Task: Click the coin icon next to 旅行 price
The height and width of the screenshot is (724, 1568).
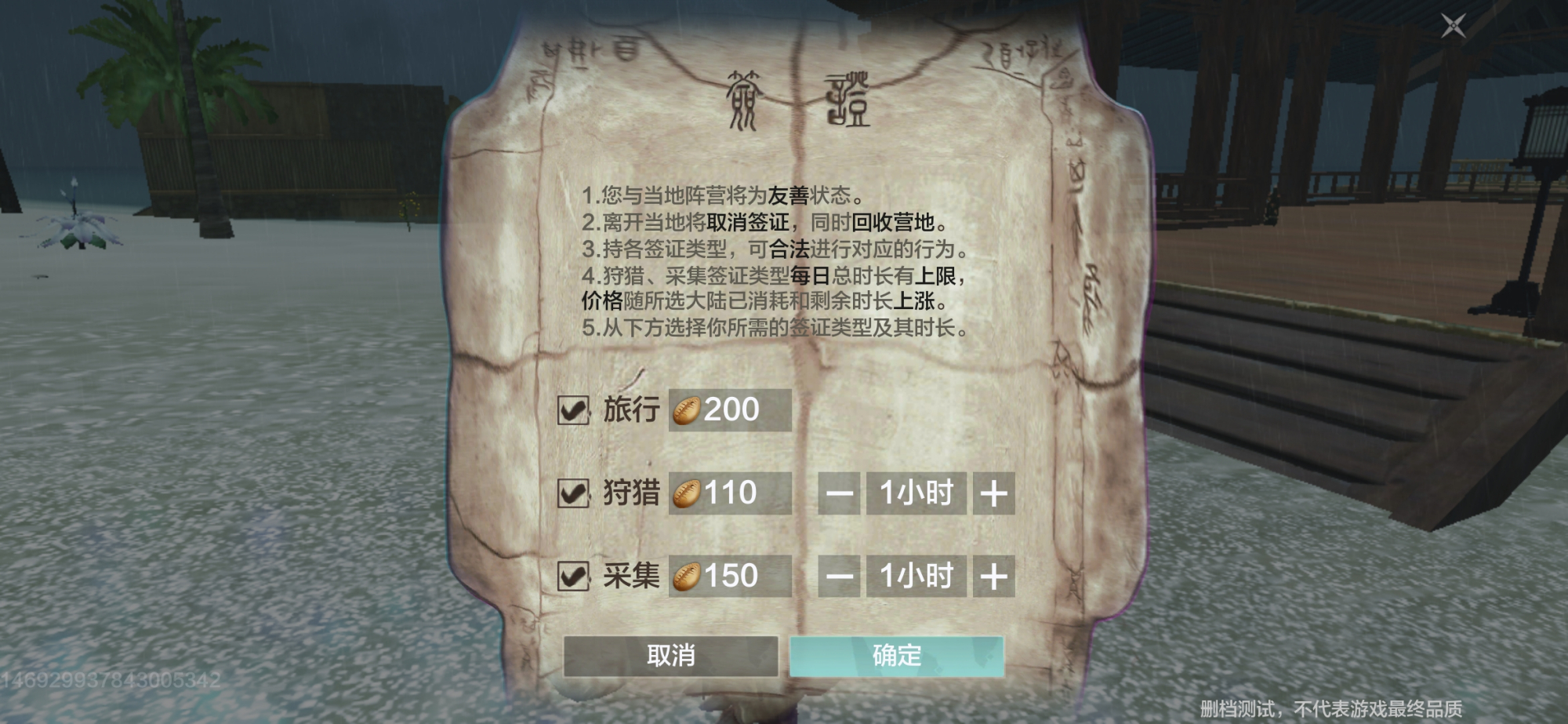Action: [687, 409]
